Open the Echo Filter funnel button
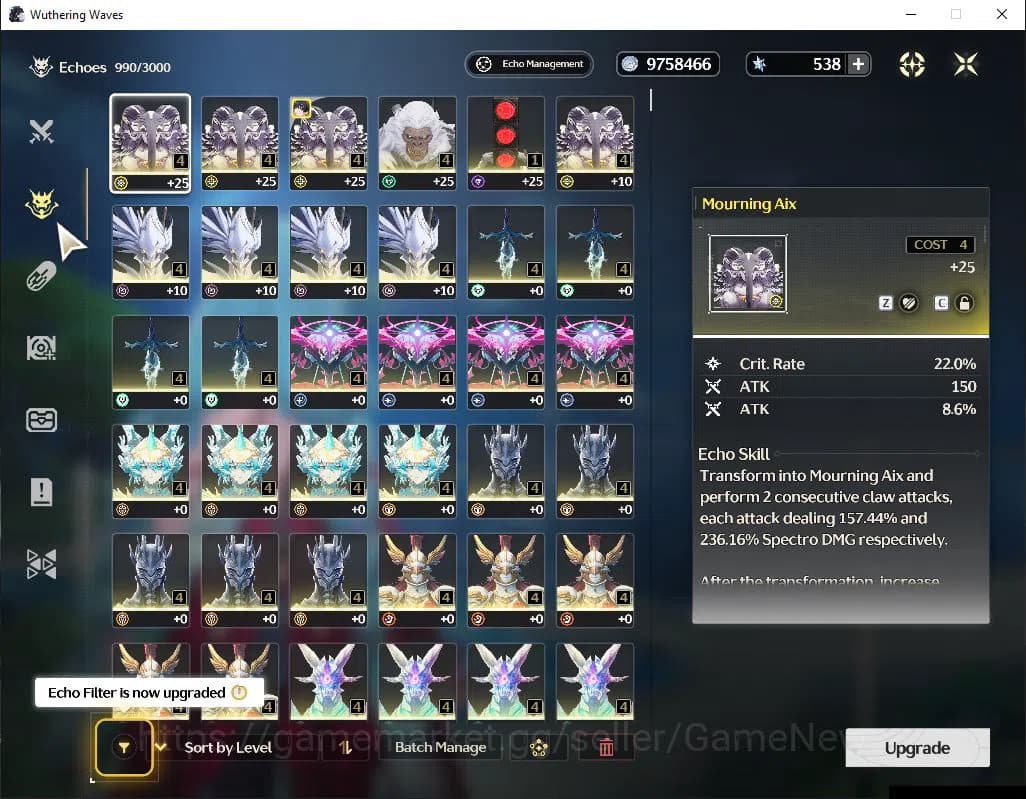Viewport: 1026px width, 799px height. point(124,747)
